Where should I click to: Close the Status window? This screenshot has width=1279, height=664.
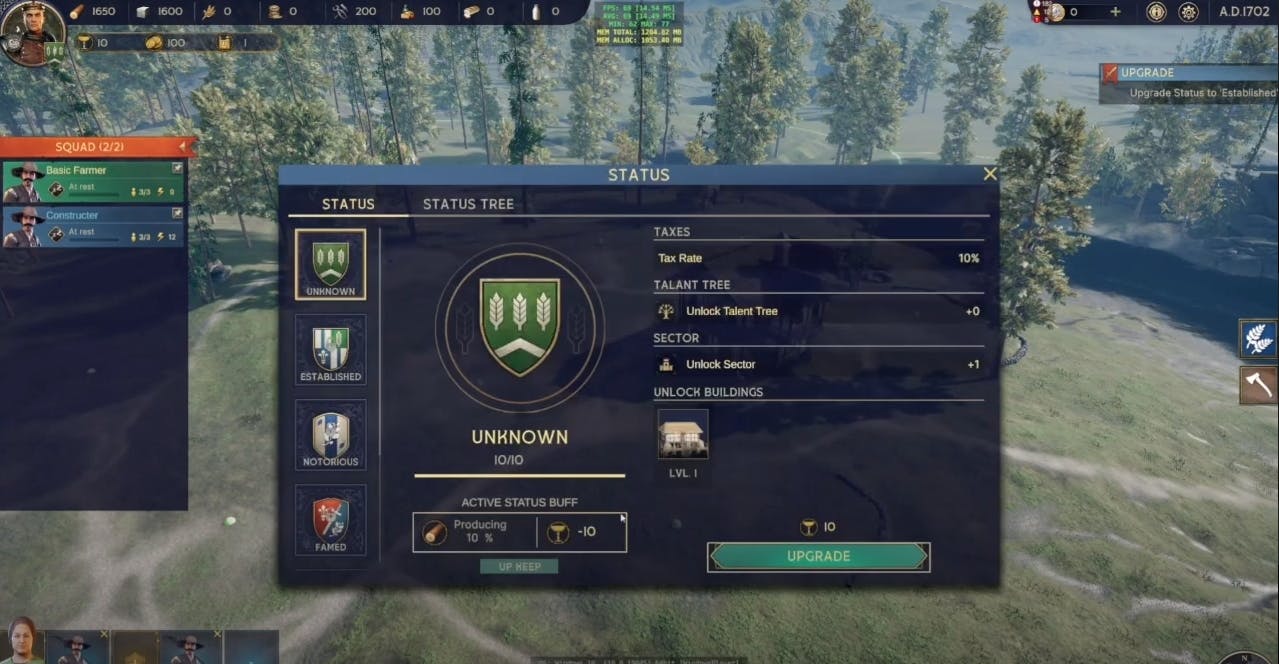tap(989, 174)
